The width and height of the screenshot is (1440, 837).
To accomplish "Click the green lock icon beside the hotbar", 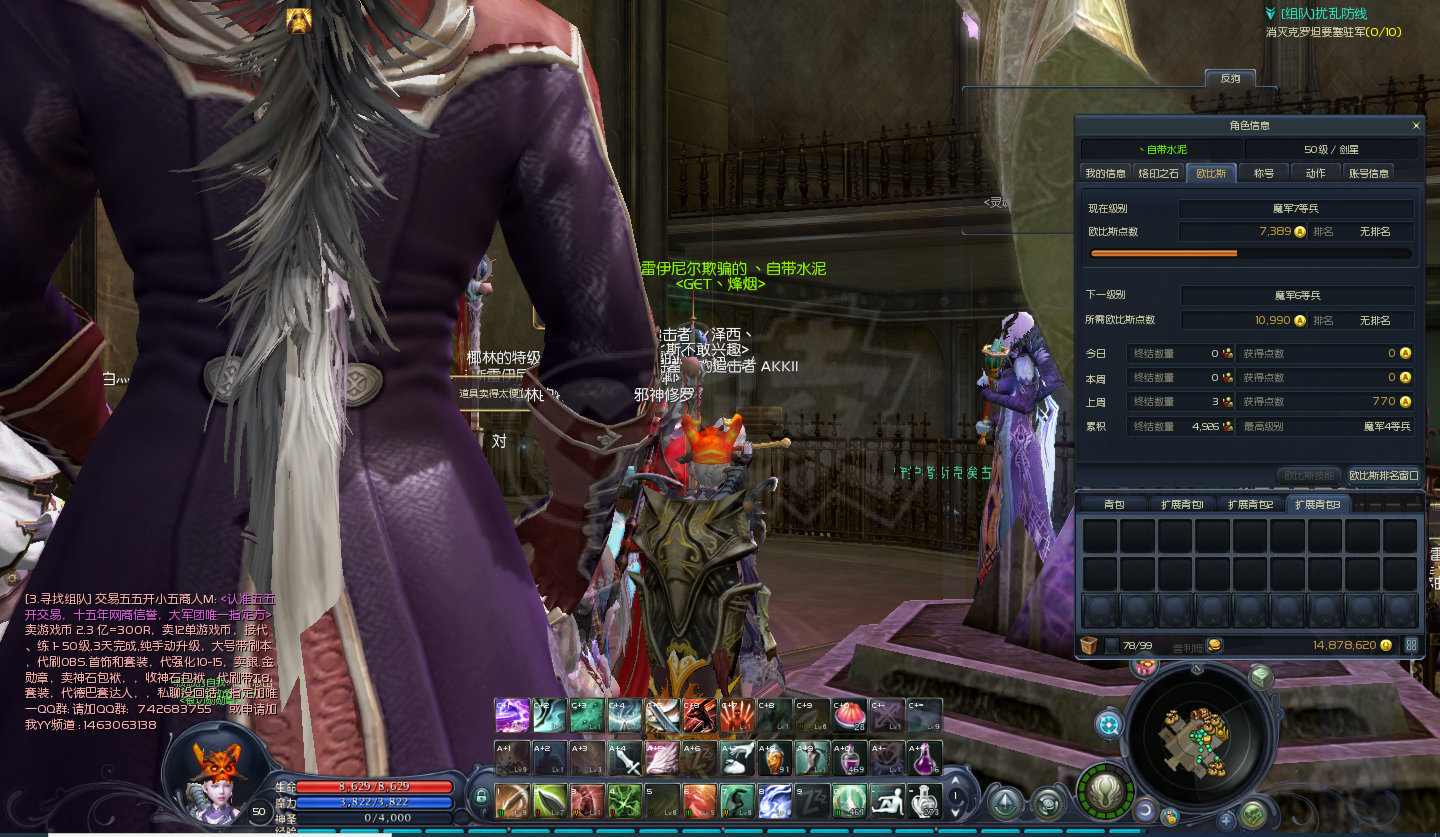I will pyautogui.click(x=481, y=796).
